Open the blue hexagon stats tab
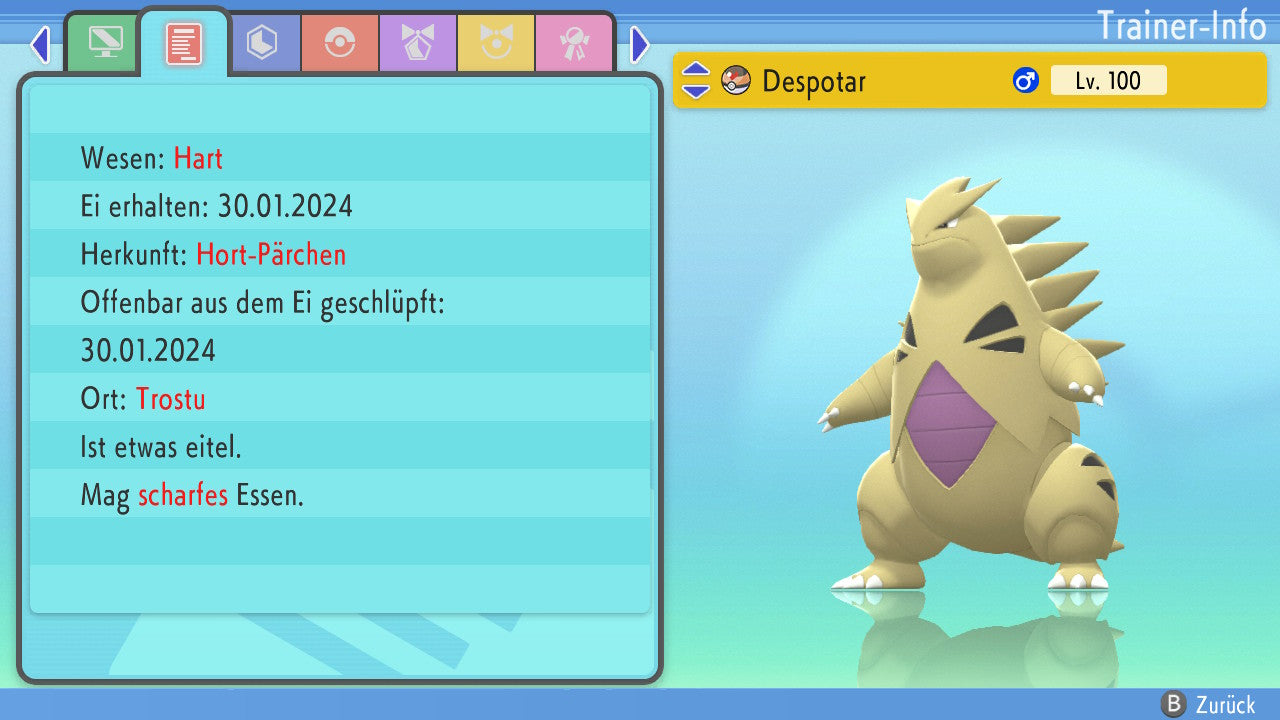This screenshot has width=1280, height=720. pyautogui.click(x=262, y=44)
